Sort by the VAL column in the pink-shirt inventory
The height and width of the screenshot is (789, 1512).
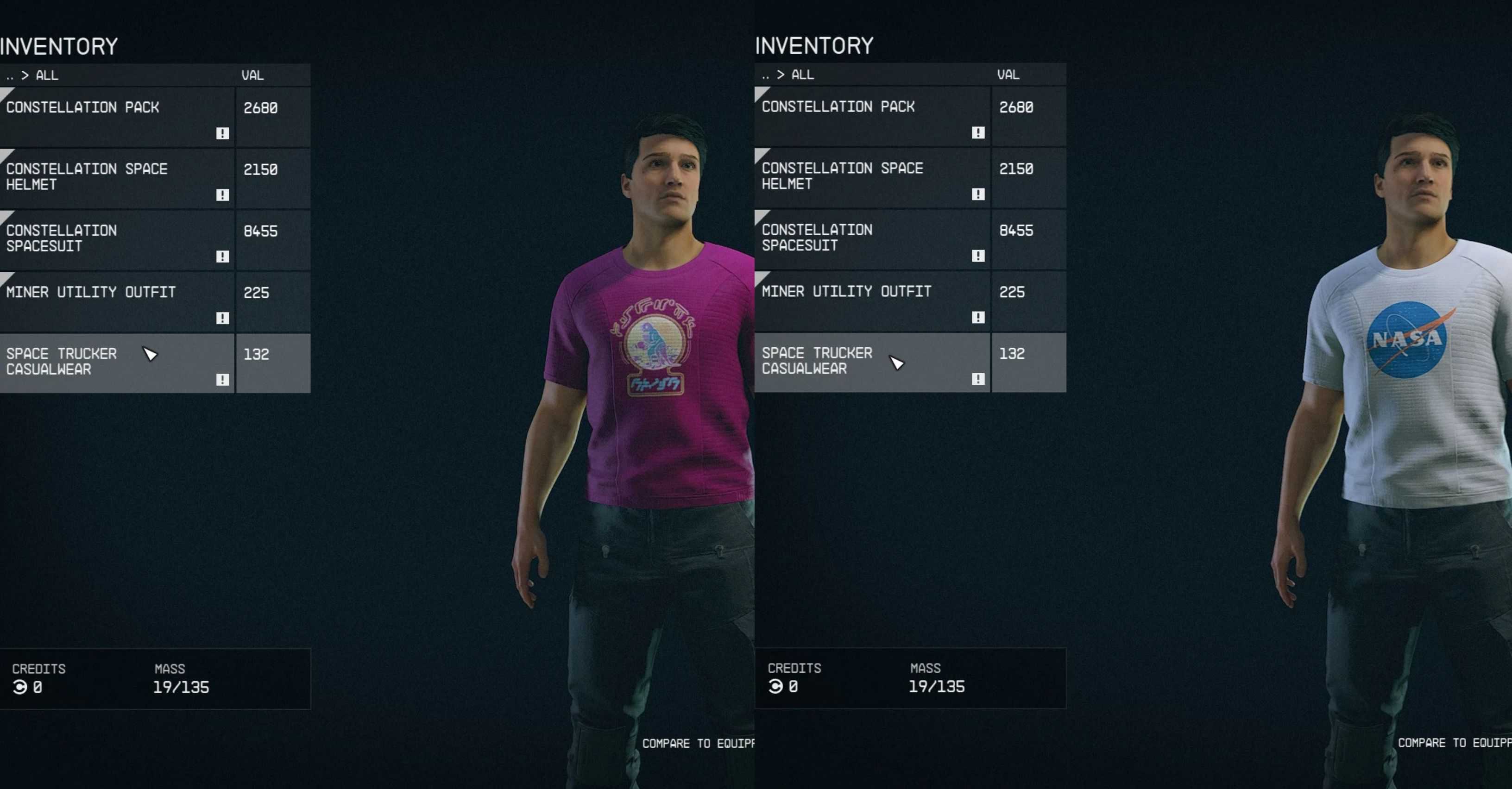coord(253,75)
